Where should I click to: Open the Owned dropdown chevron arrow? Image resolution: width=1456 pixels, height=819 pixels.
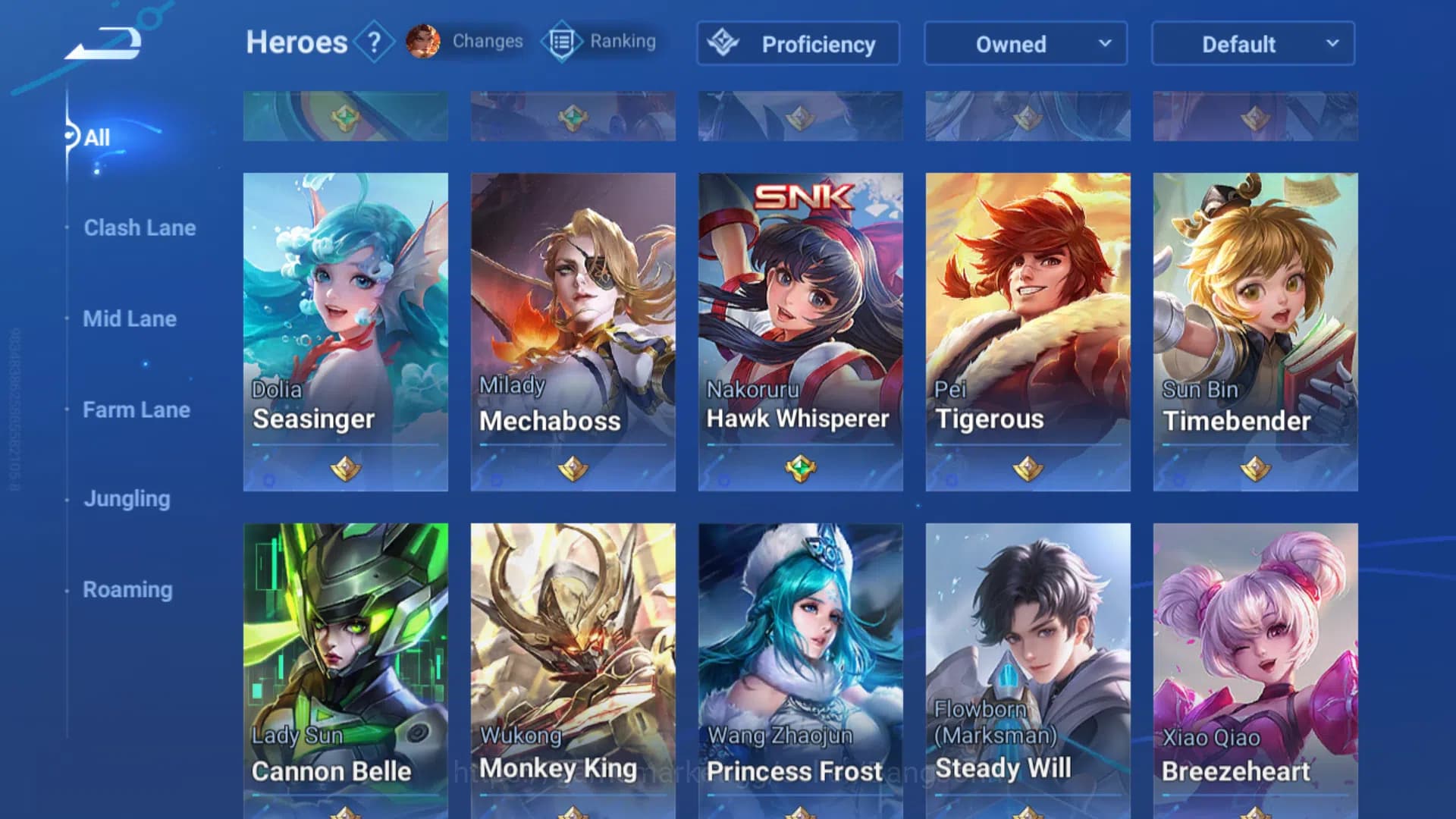(1106, 44)
